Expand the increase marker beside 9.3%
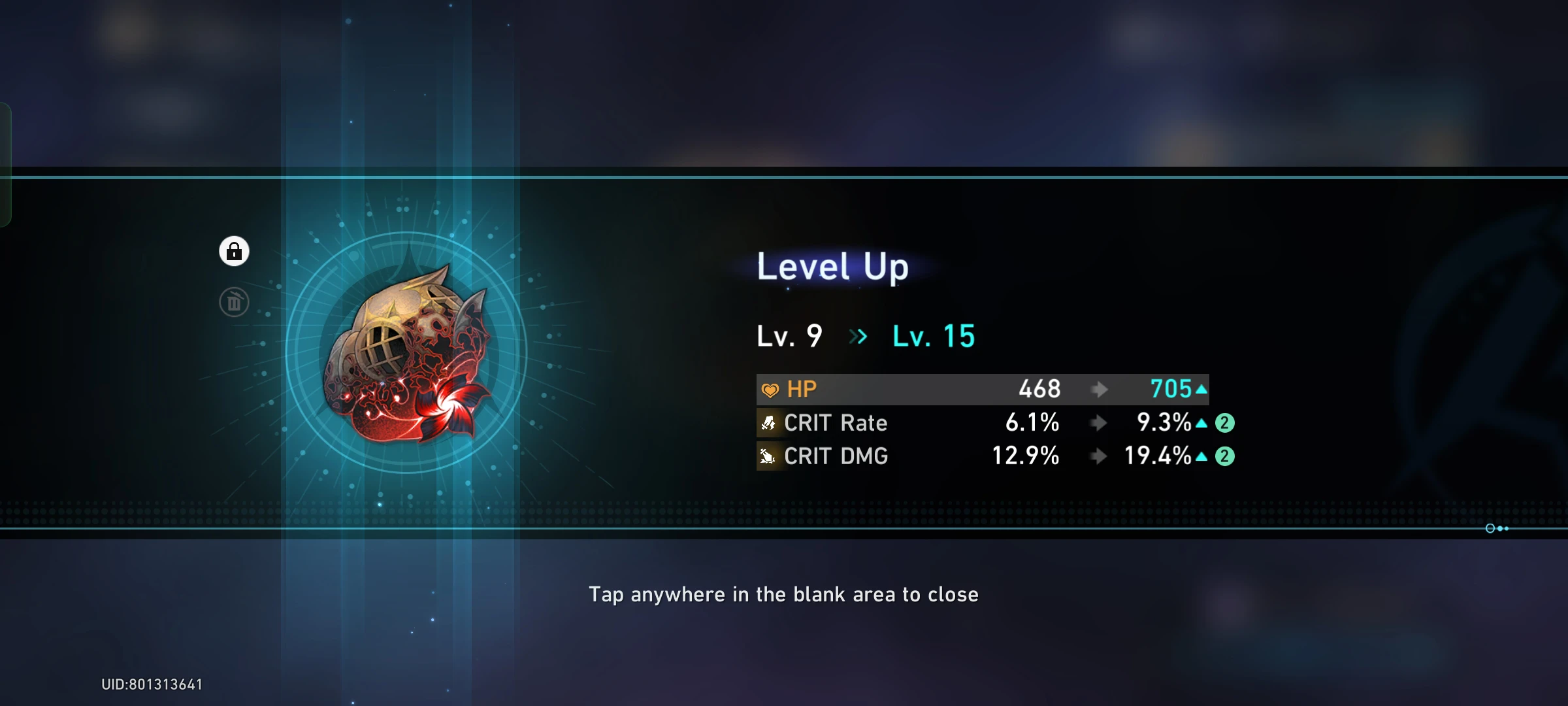This screenshot has width=1568, height=706. click(1201, 424)
